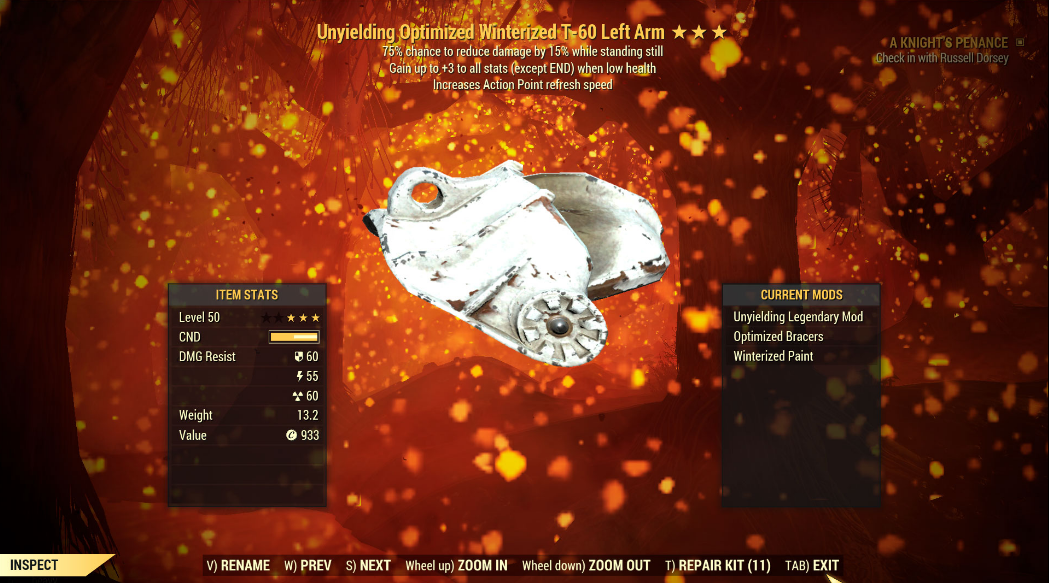Select the Optimized Bracers mod entry
This screenshot has height=583, width=1049.
pyautogui.click(x=778, y=337)
